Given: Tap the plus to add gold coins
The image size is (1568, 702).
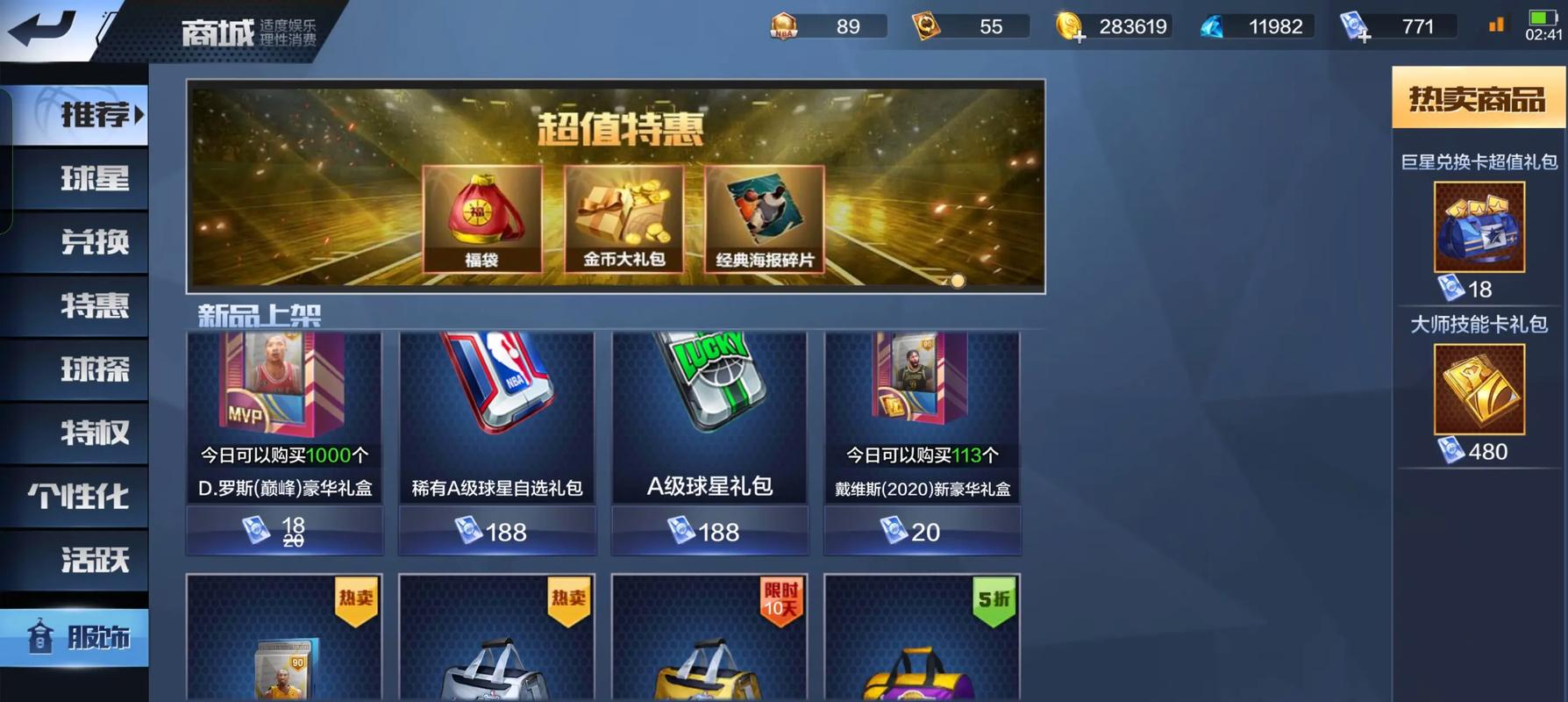Looking at the screenshot, I should 1080,39.
